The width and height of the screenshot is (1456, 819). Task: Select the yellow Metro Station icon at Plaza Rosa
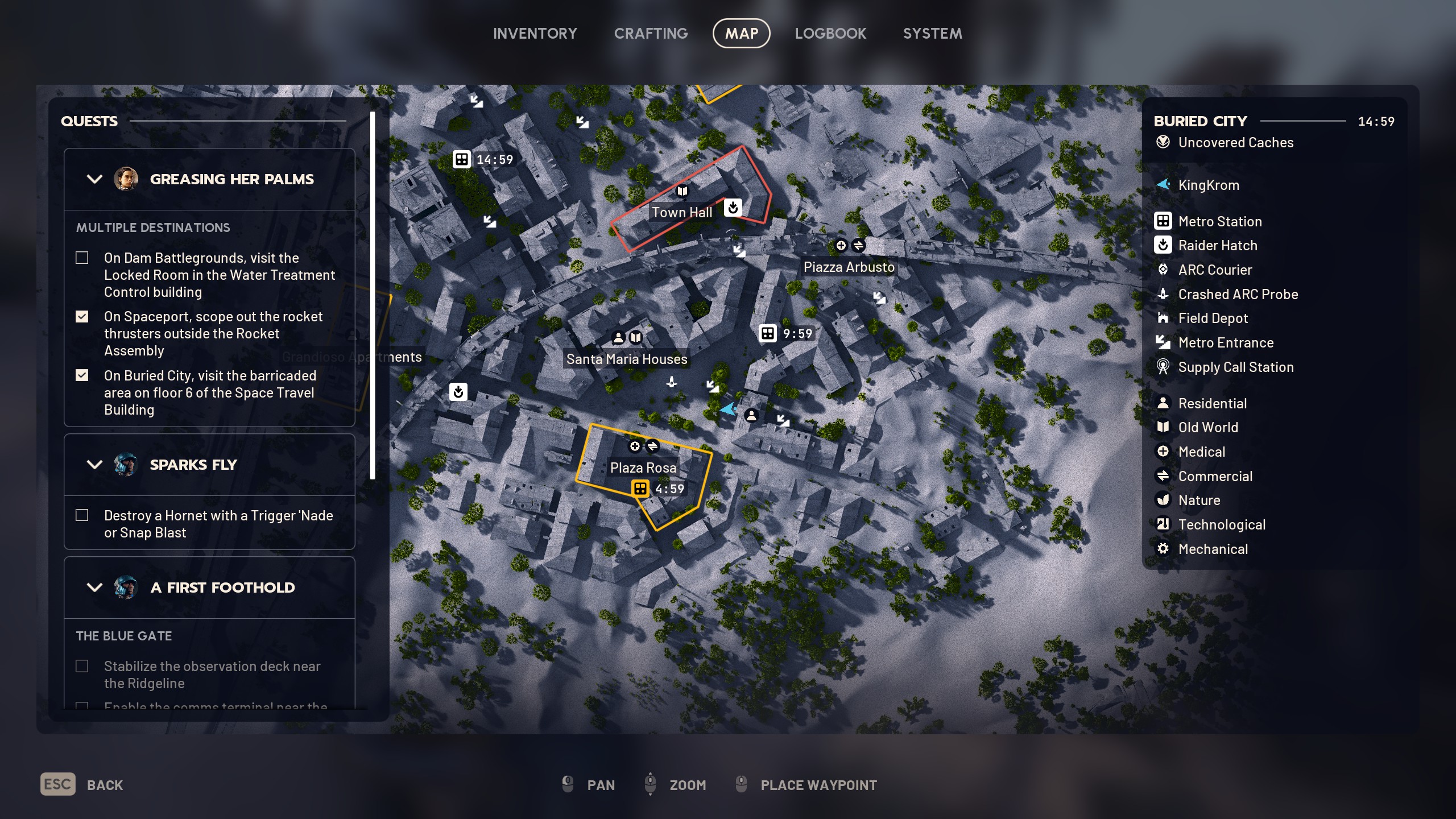(640, 489)
